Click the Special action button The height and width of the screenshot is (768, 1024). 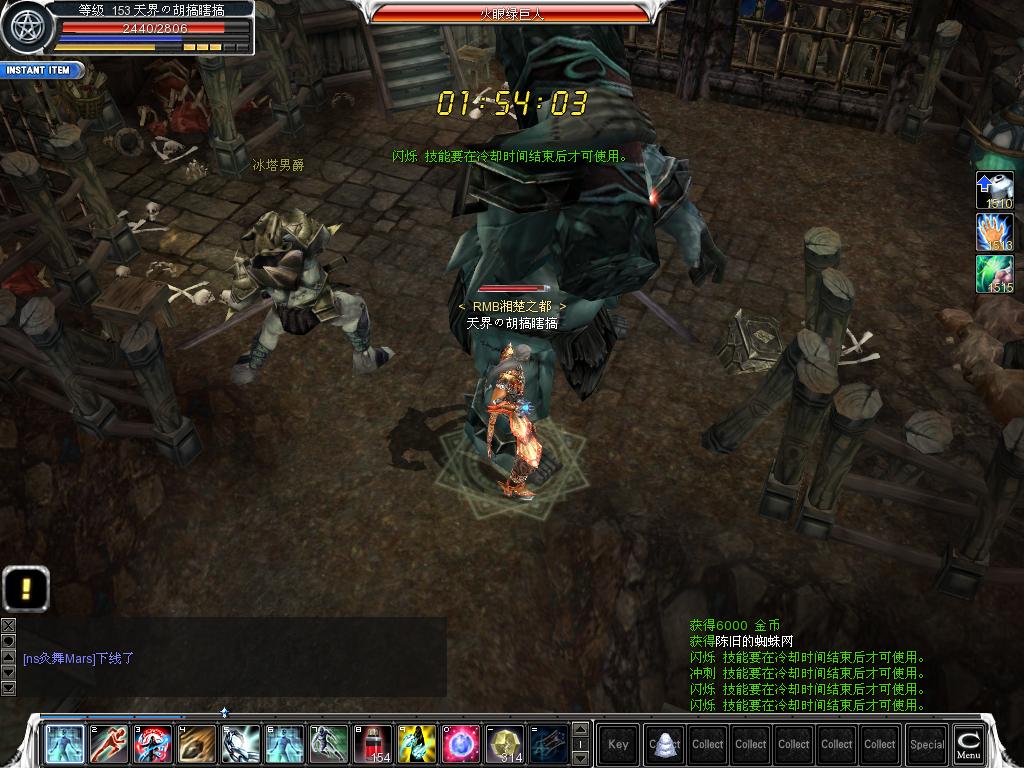click(x=926, y=744)
